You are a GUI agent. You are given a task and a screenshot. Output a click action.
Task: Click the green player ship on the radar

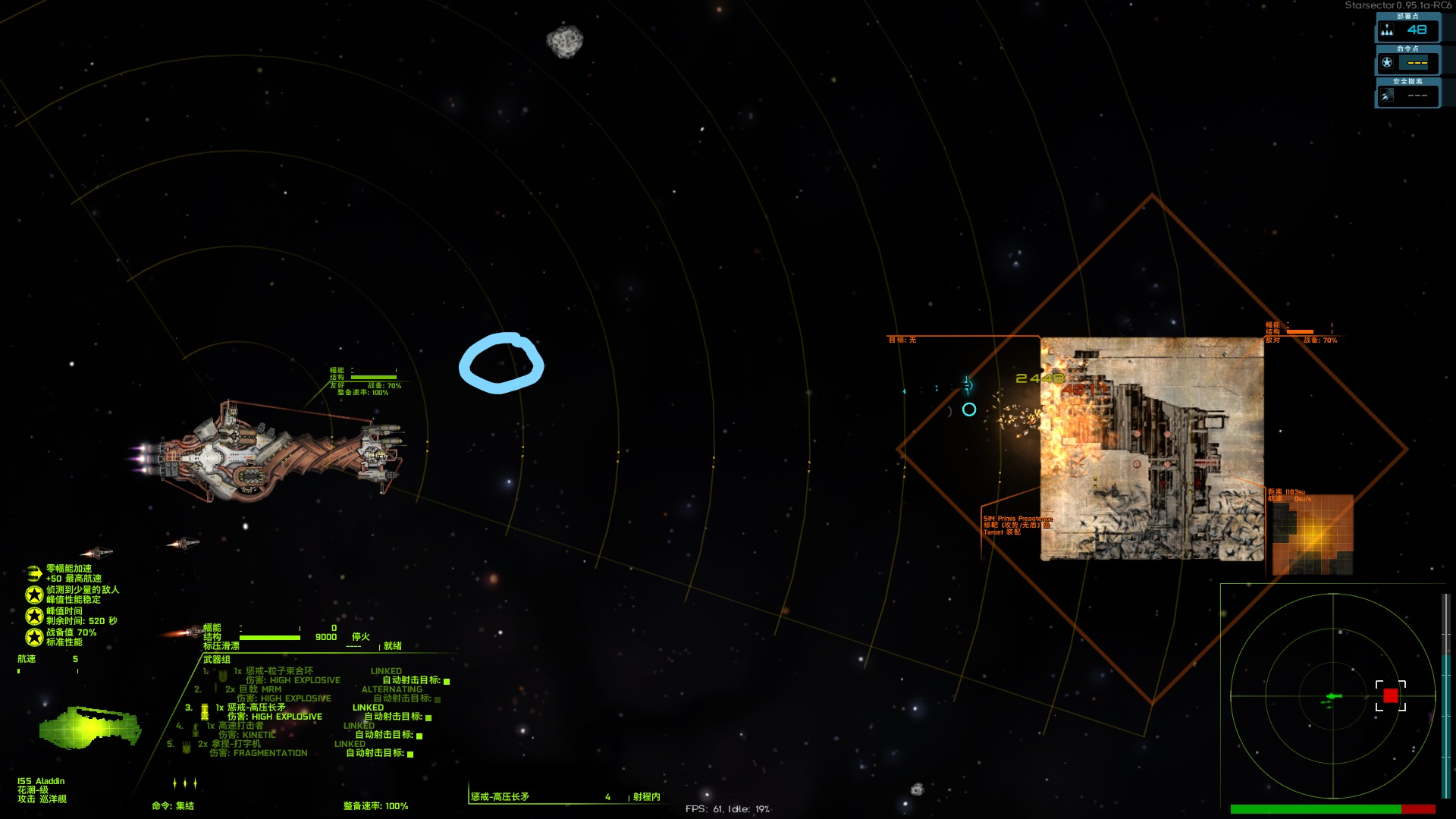tap(1333, 696)
